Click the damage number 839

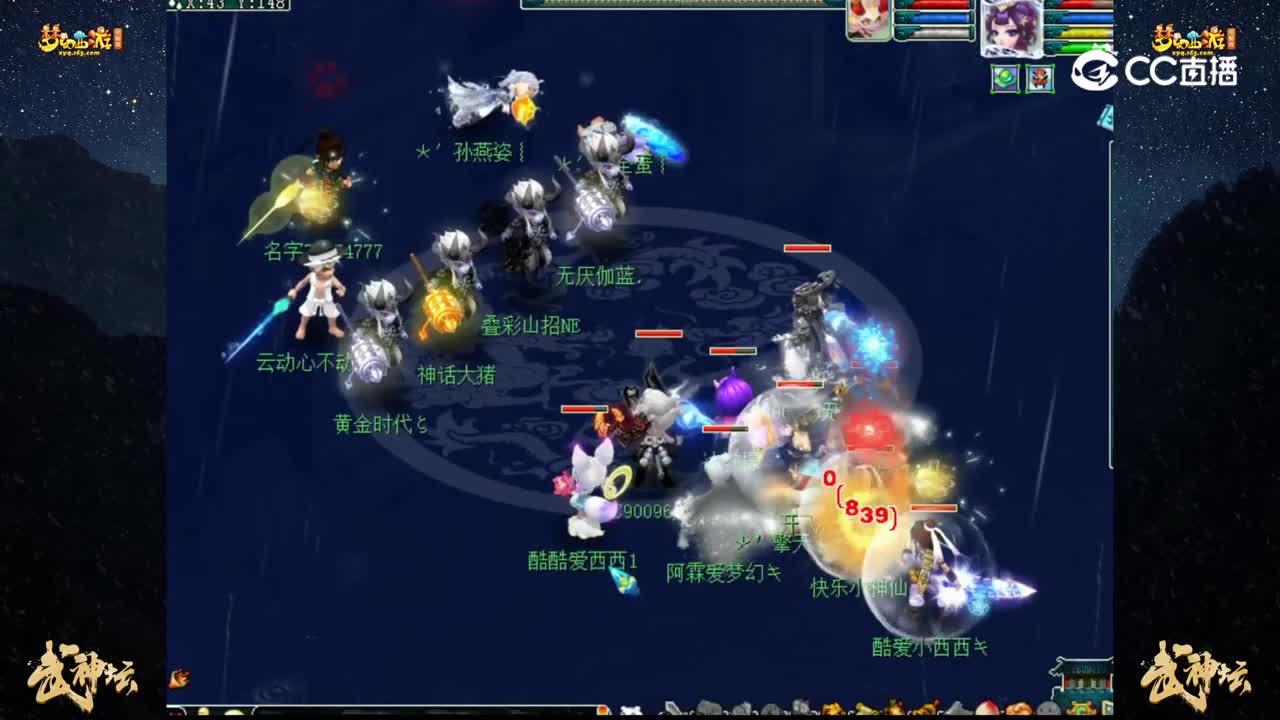[x=866, y=513]
